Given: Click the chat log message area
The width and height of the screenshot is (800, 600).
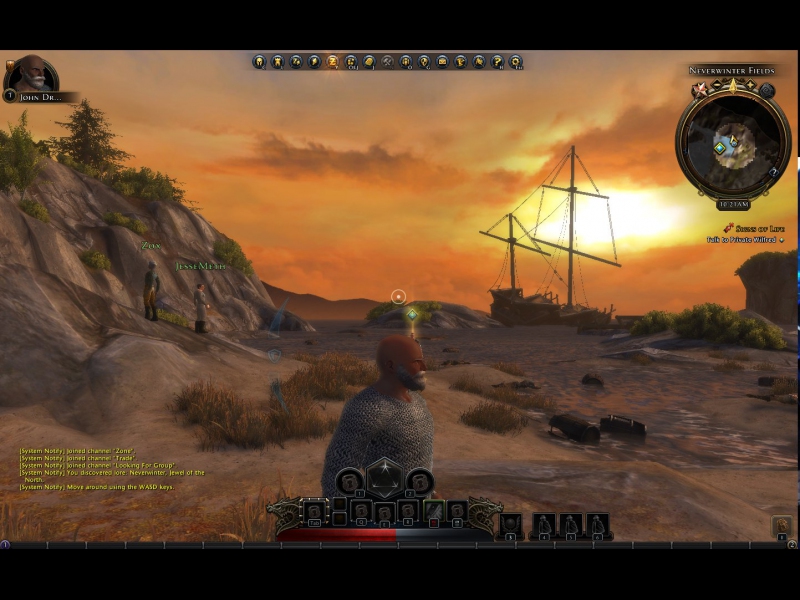Looking at the screenshot, I should coord(112,468).
